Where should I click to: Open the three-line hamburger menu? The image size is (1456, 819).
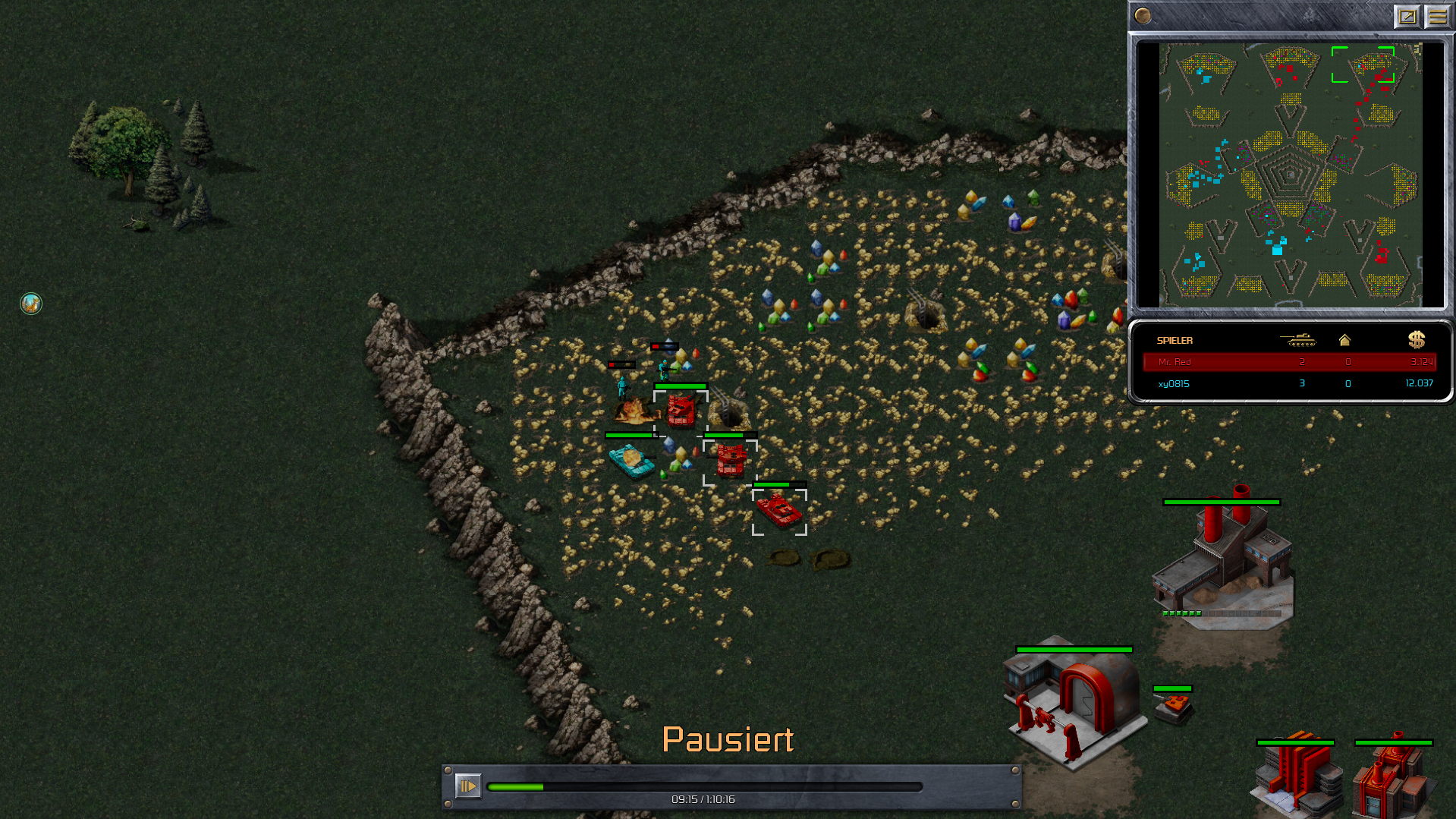(x=1437, y=16)
